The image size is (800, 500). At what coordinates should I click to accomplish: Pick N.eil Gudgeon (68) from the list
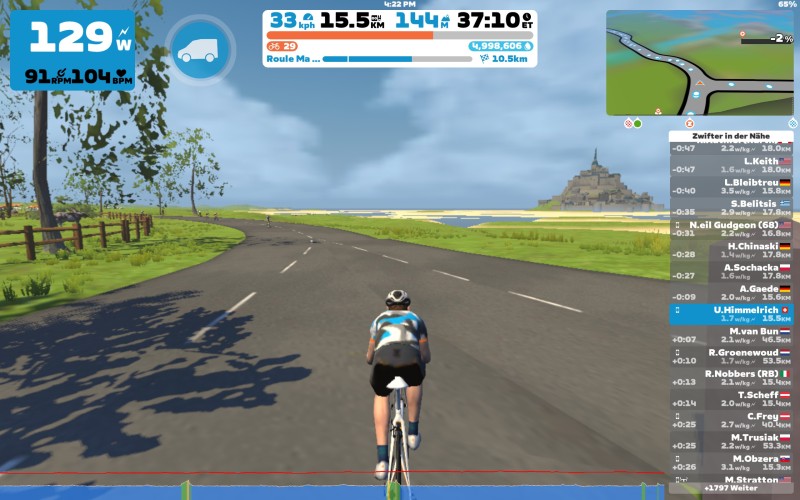pos(731,229)
